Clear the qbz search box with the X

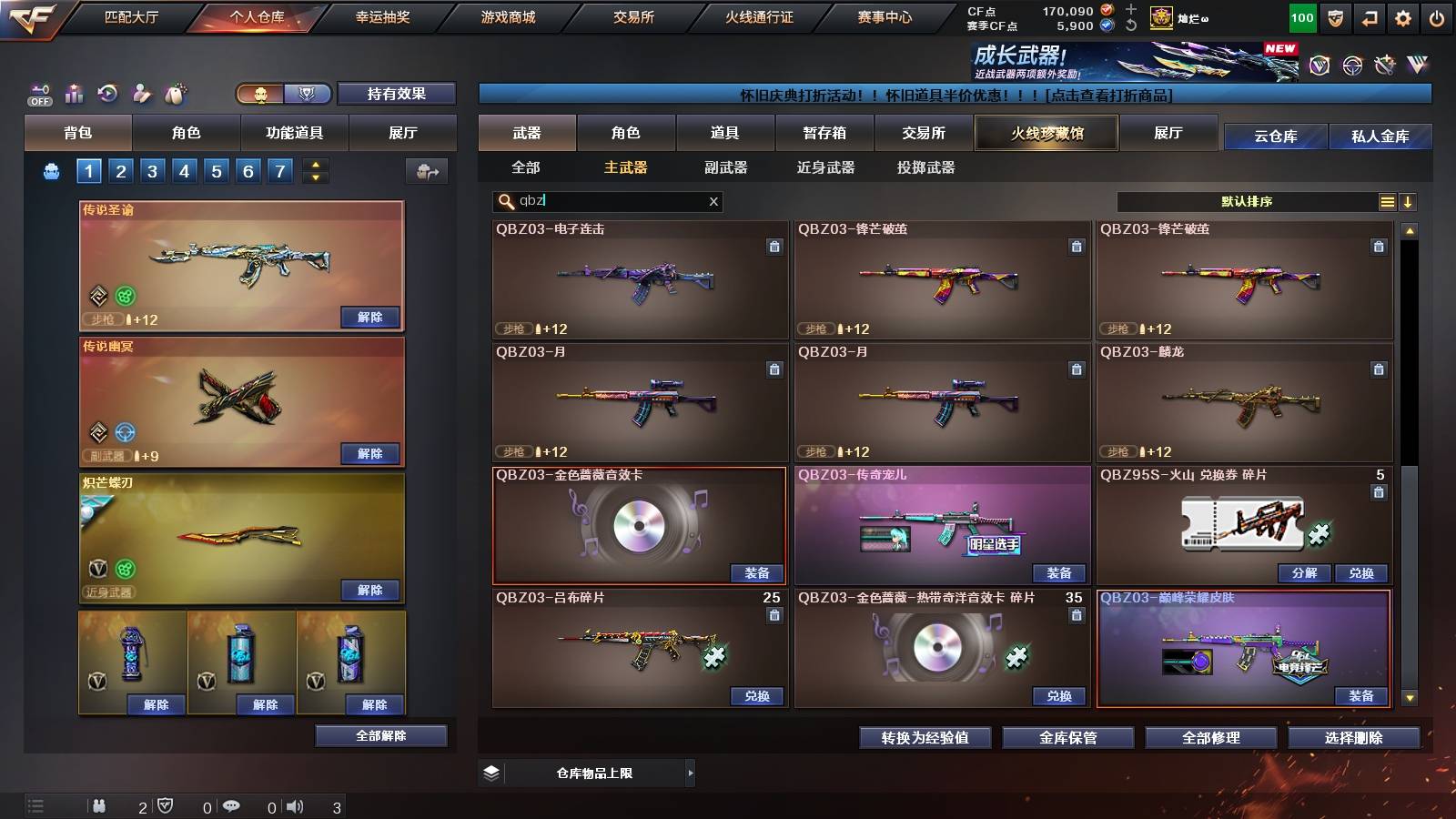(x=713, y=202)
